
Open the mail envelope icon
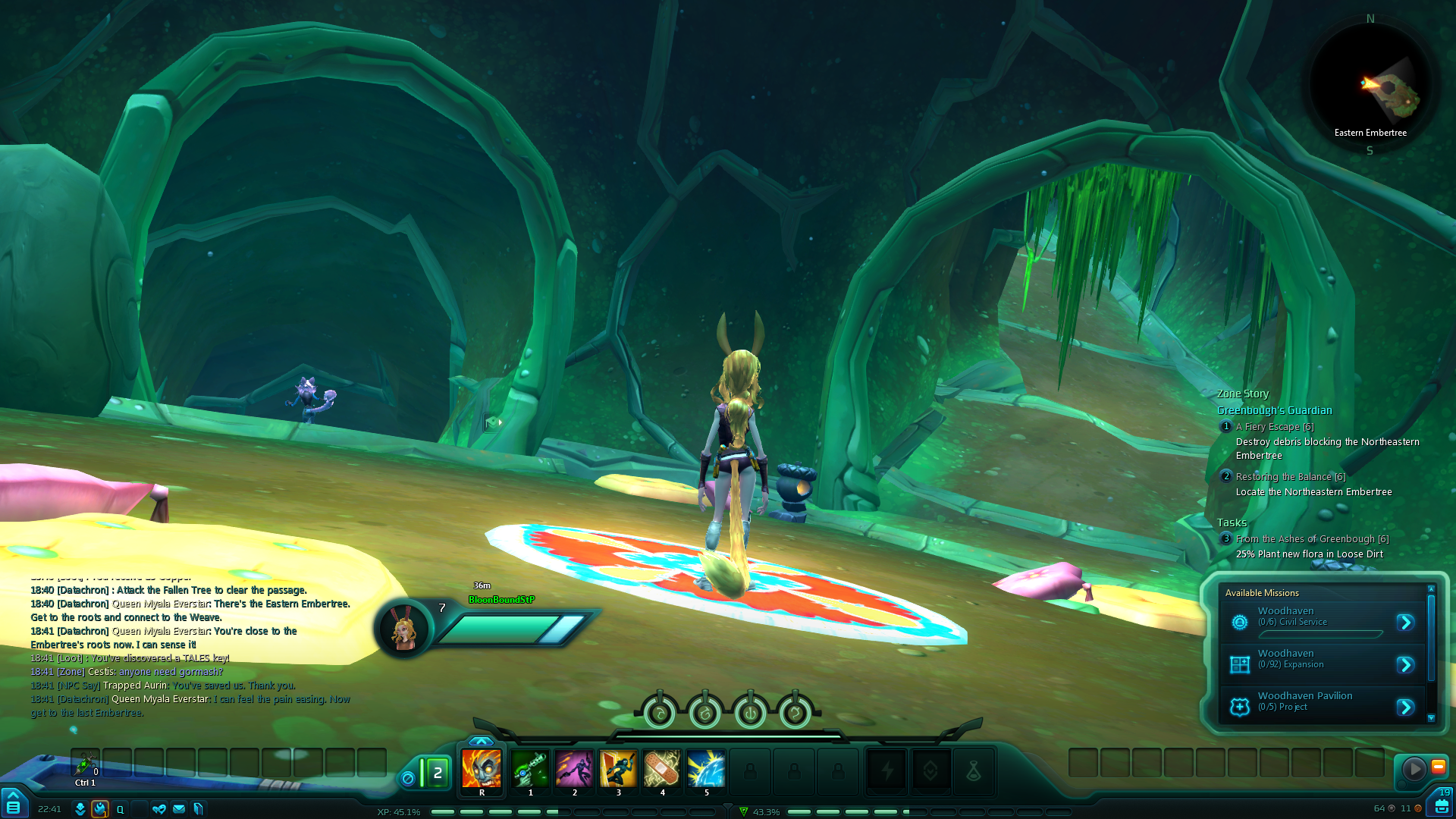coord(179,809)
